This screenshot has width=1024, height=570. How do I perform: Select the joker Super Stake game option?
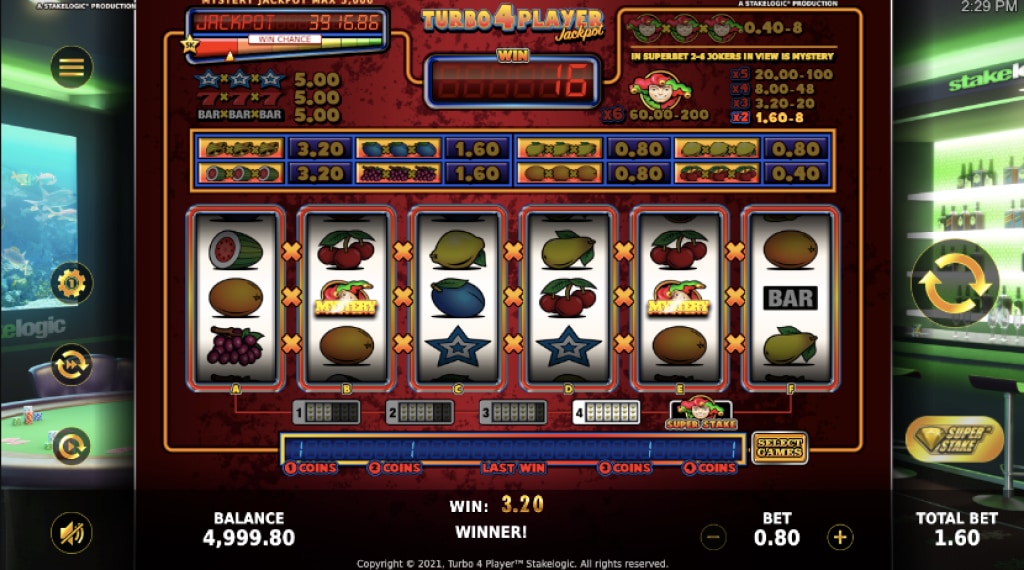pyautogui.click(x=701, y=413)
